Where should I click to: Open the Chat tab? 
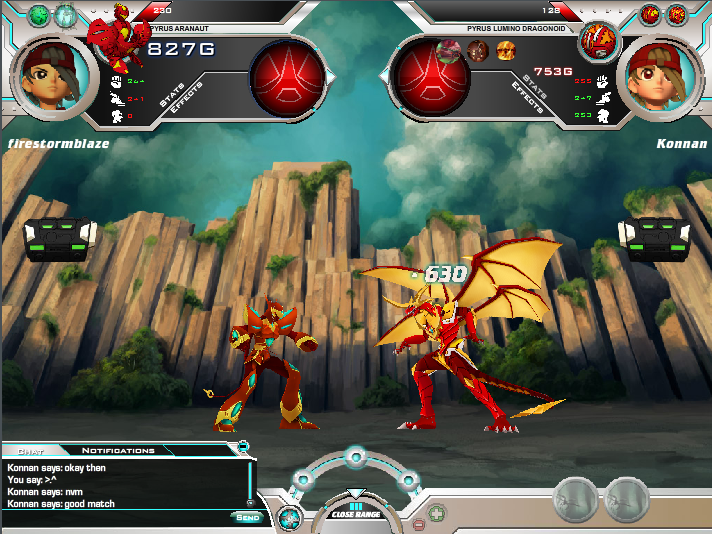pyautogui.click(x=30, y=451)
